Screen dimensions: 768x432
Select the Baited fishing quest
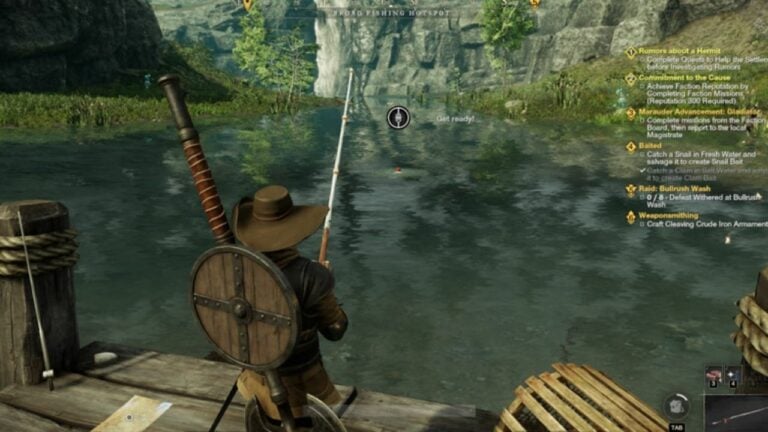click(x=650, y=146)
